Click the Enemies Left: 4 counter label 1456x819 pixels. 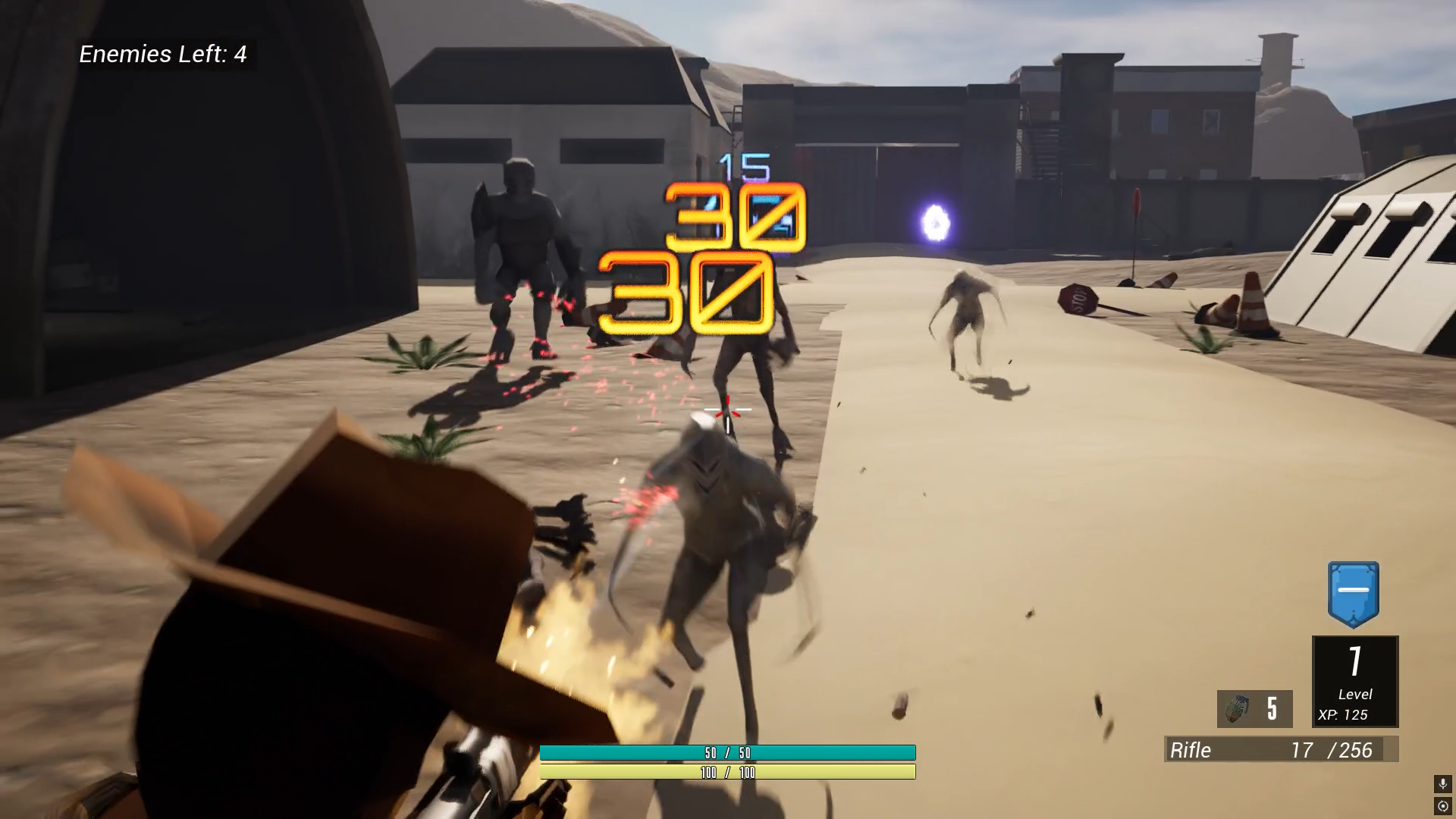pyautogui.click(x=164, y=55)
